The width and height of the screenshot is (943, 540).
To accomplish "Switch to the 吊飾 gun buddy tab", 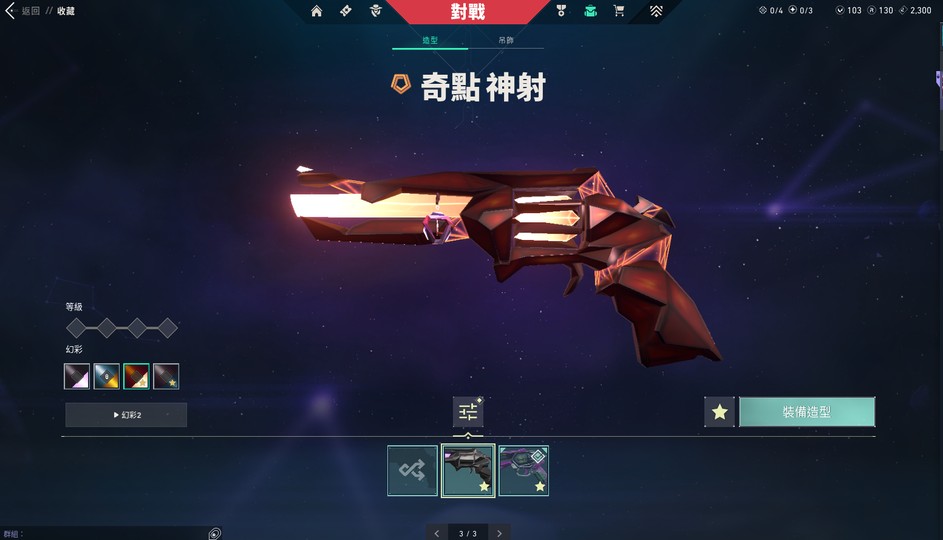I will [x=506, y=41].
